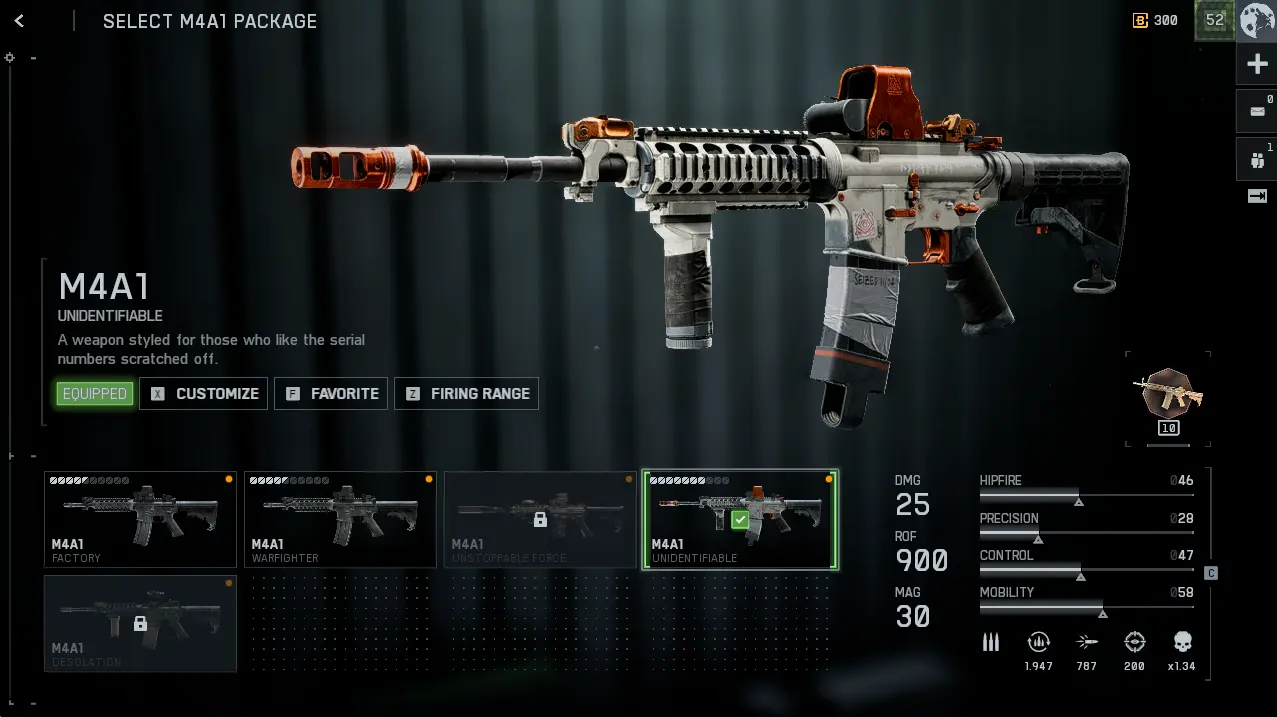The image size is (1277, 717).
Task: Go back using the top-left arrow
Action: click(19, 21)
